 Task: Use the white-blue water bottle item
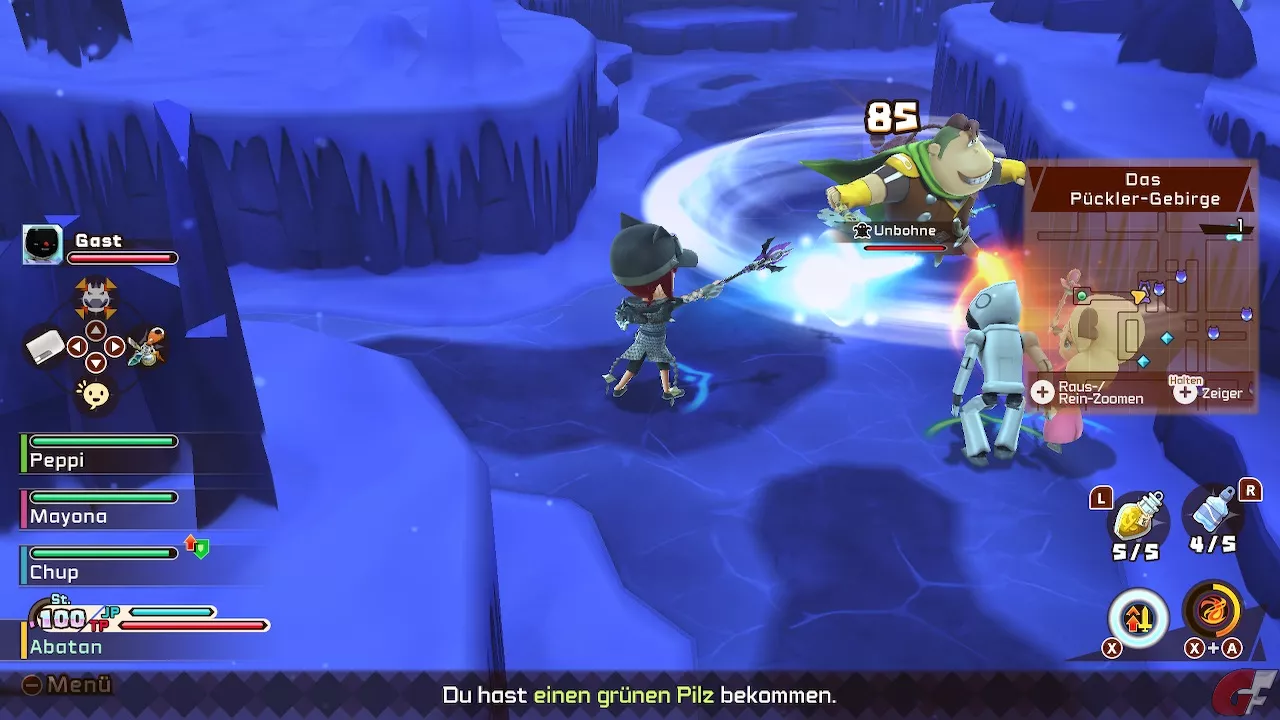(1214, 514)
